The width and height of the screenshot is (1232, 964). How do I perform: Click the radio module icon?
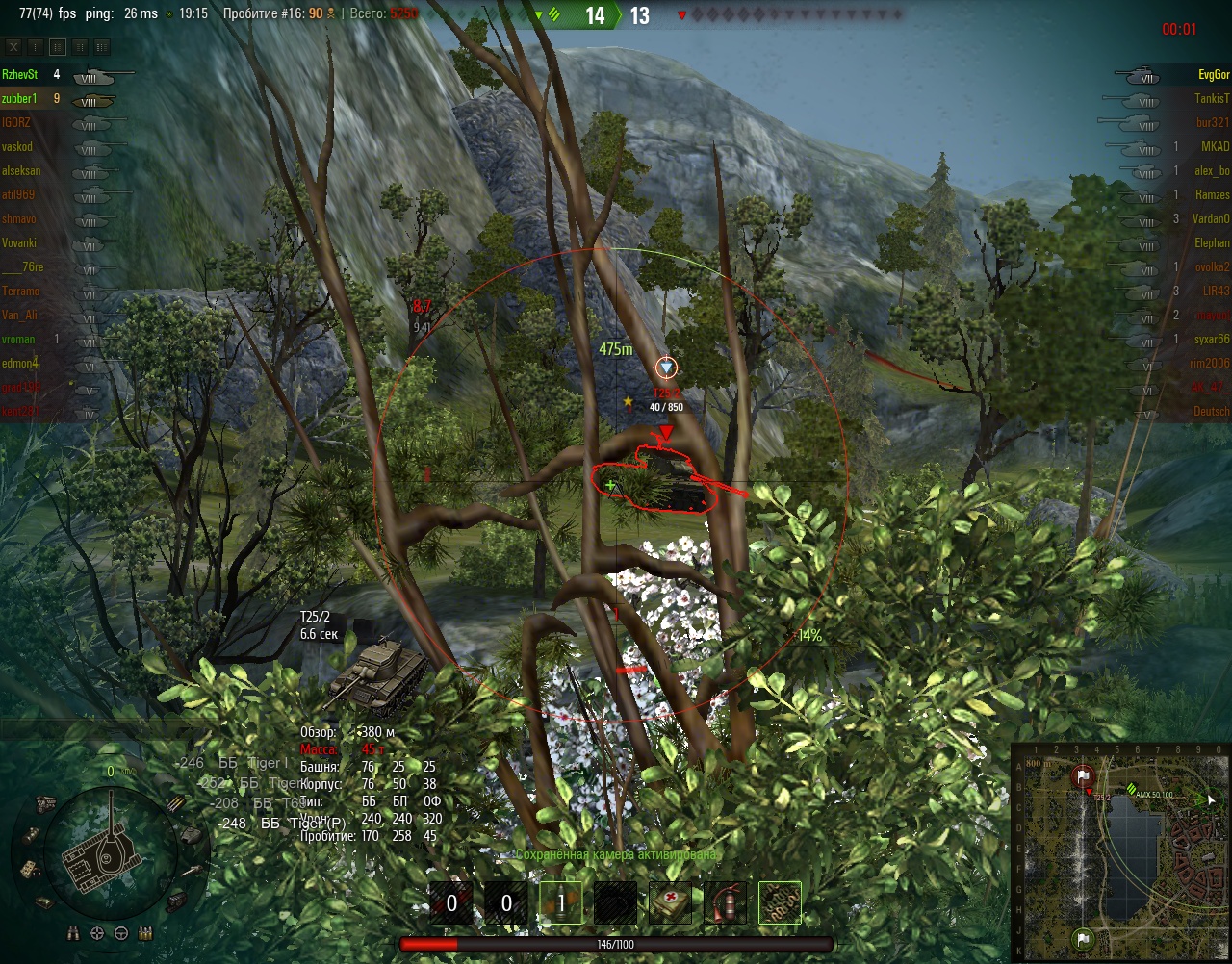[x=29, y=869]
